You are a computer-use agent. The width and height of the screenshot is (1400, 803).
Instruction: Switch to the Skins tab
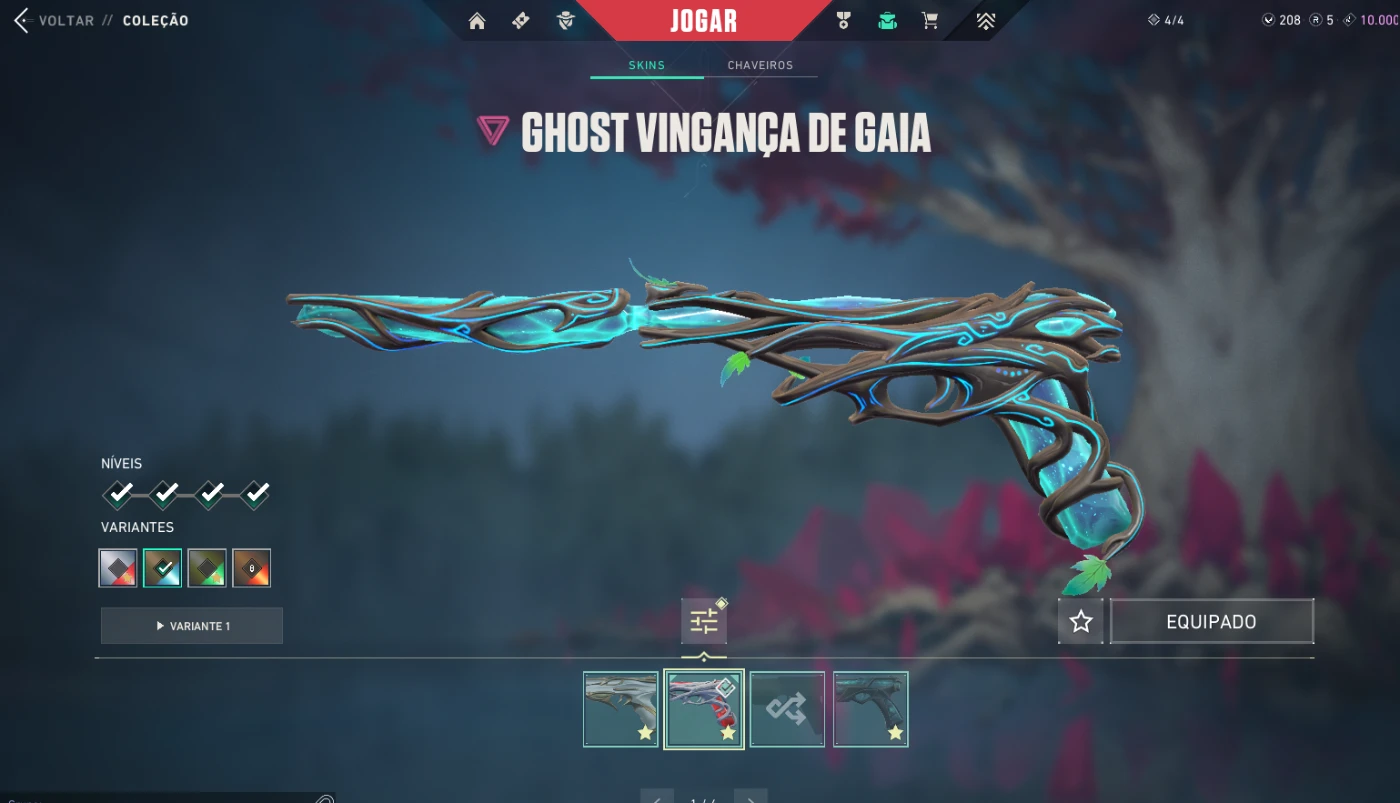646,65
